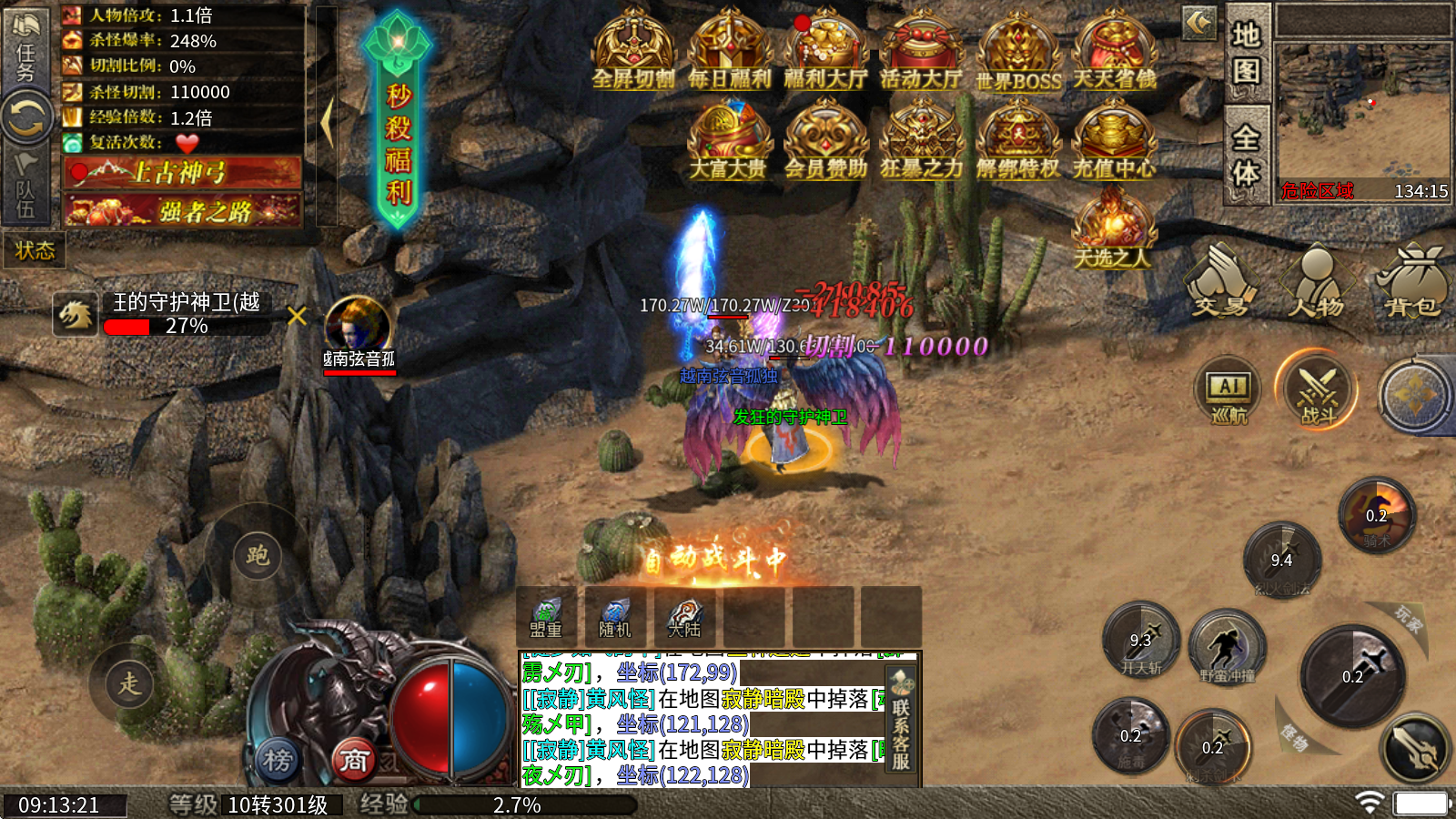This screenshot has height=819, width=1456.
Task: Click the 天选之人 icon
Action: 1112,229
